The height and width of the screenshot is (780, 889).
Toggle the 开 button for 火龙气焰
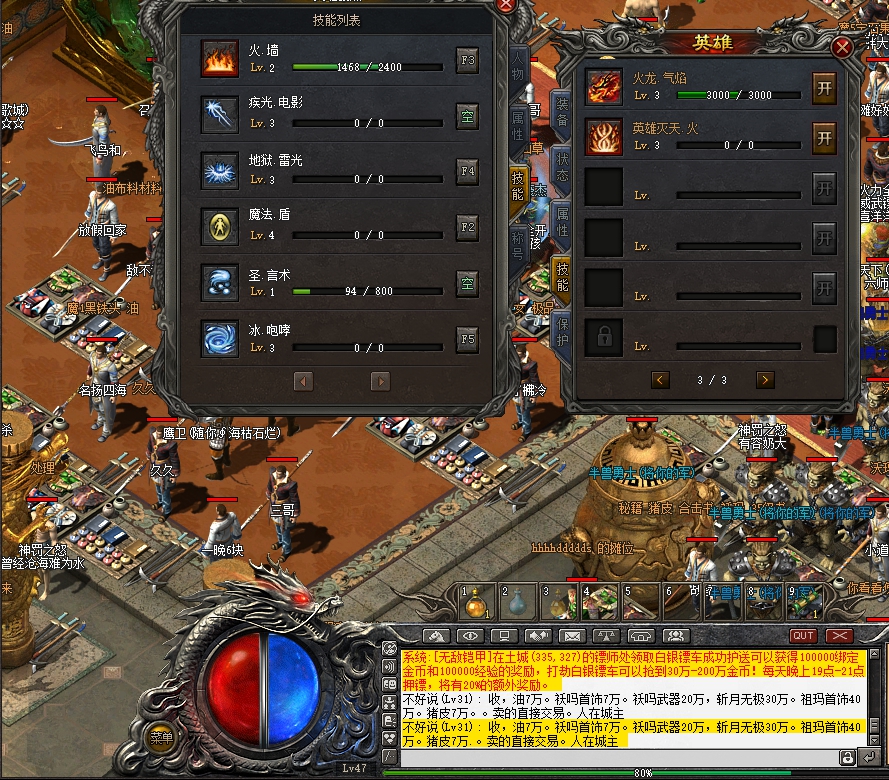click(x=824, y=85)
